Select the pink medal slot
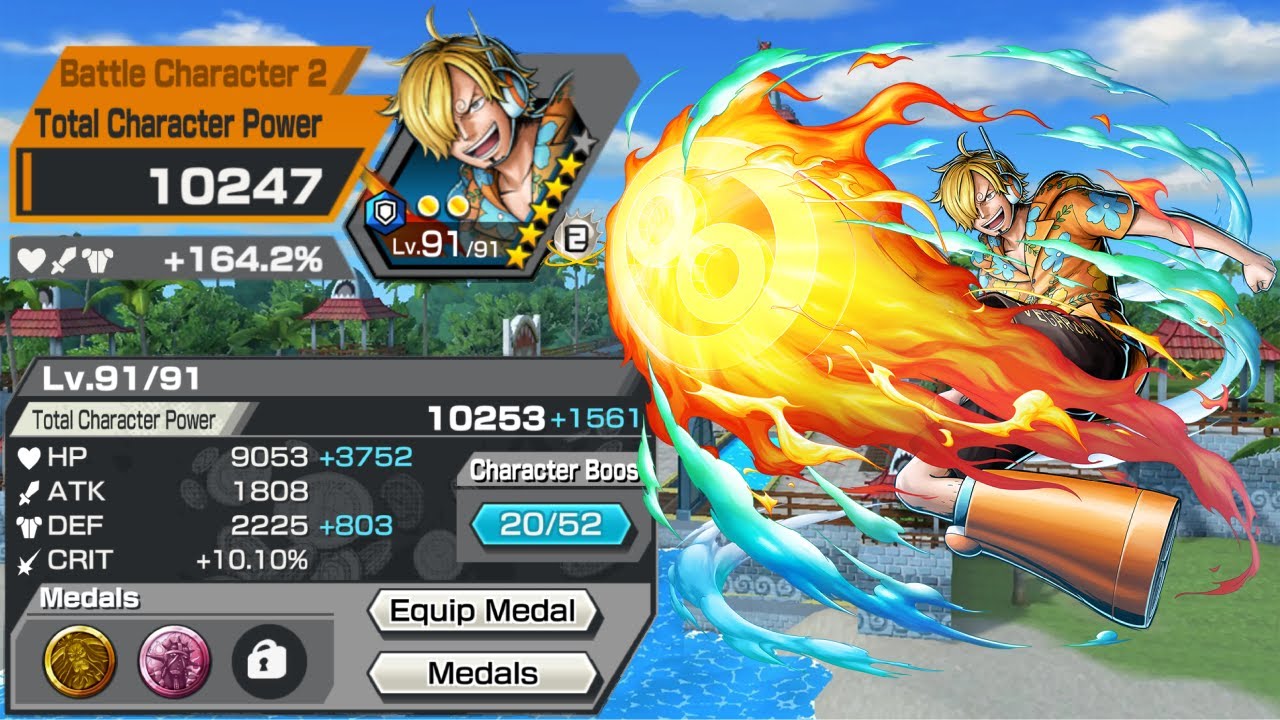This screenshot has height=720, width=1280. click(x=174, y=661)
